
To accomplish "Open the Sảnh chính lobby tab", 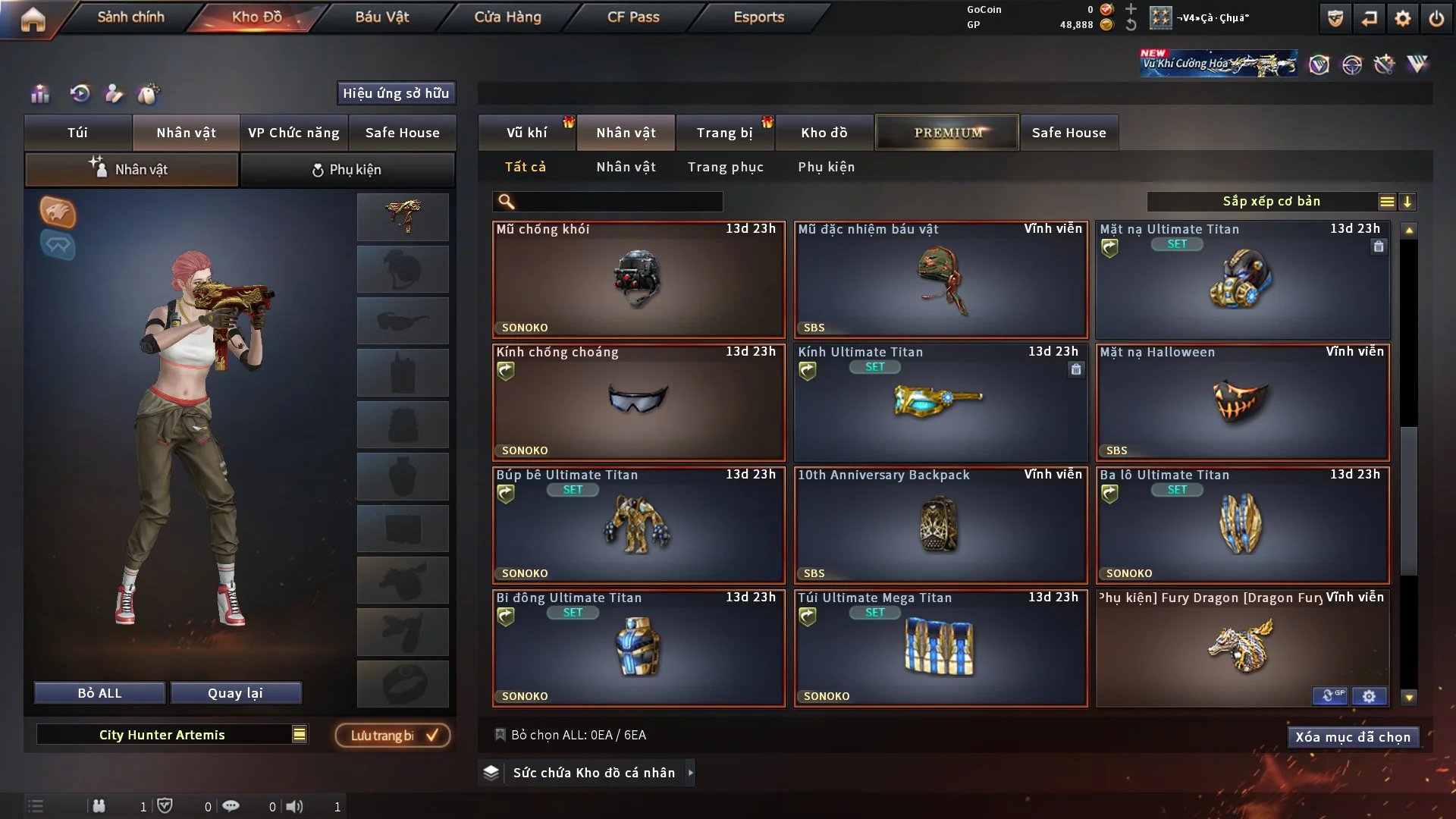I will coord(130,17).
